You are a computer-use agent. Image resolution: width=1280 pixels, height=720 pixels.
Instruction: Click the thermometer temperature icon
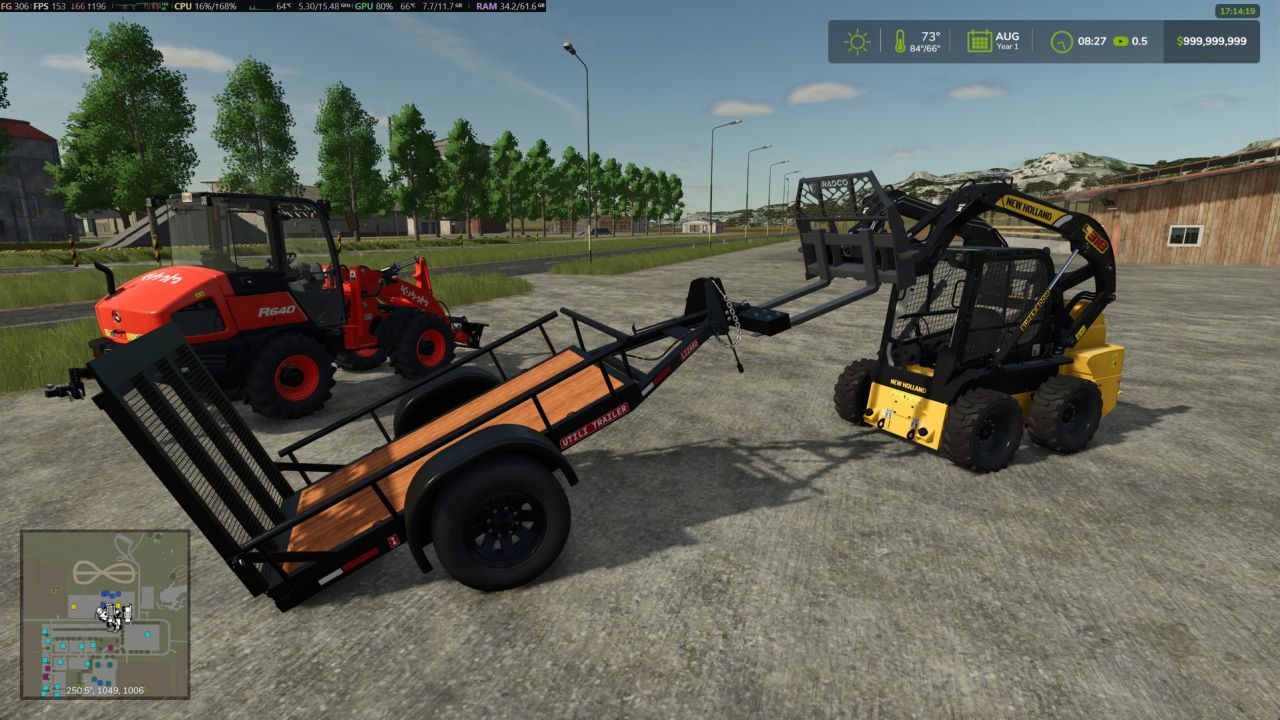899,41
